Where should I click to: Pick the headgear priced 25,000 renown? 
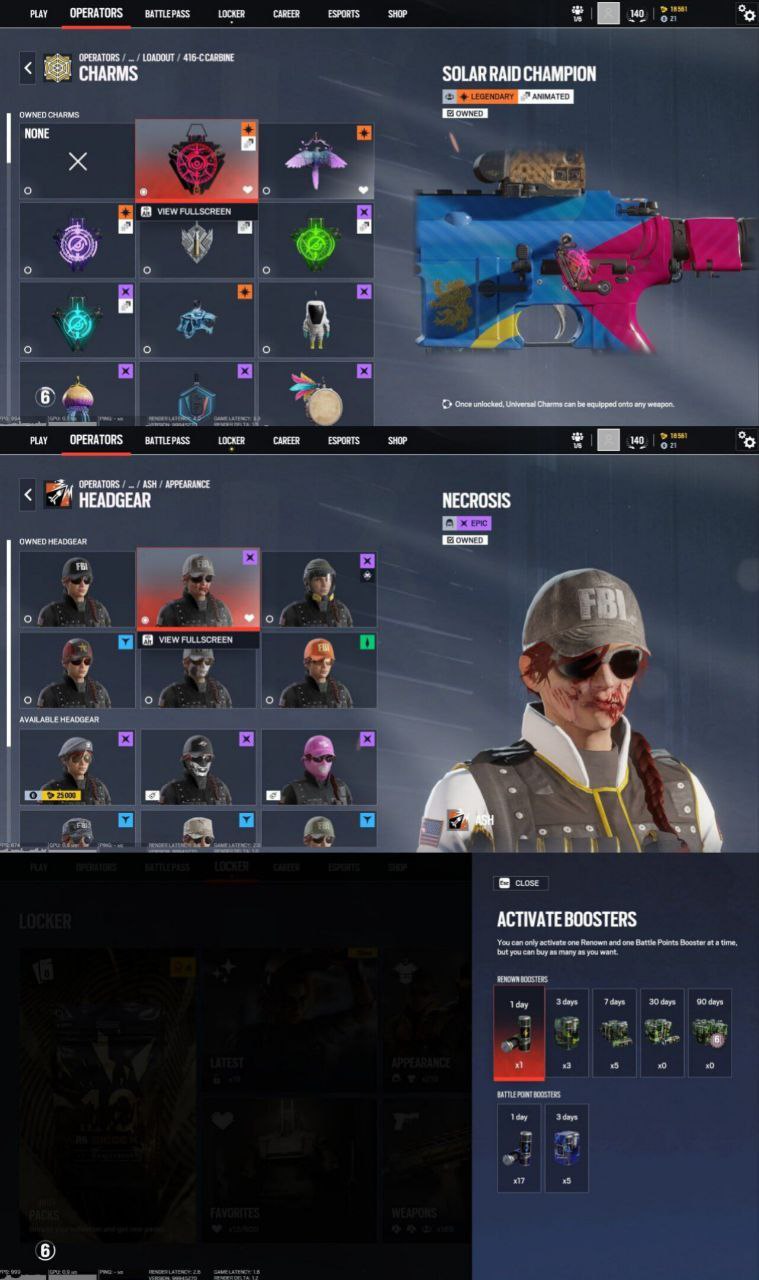[77, 766]
